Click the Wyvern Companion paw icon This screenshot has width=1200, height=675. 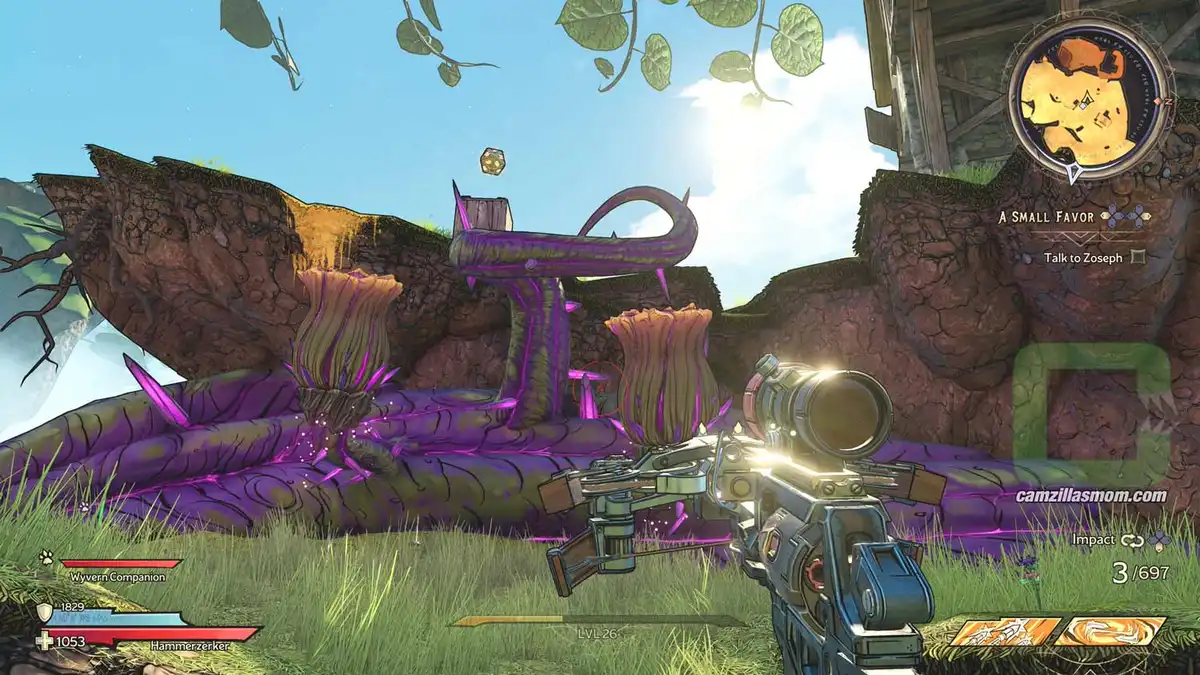coord(46,560)
